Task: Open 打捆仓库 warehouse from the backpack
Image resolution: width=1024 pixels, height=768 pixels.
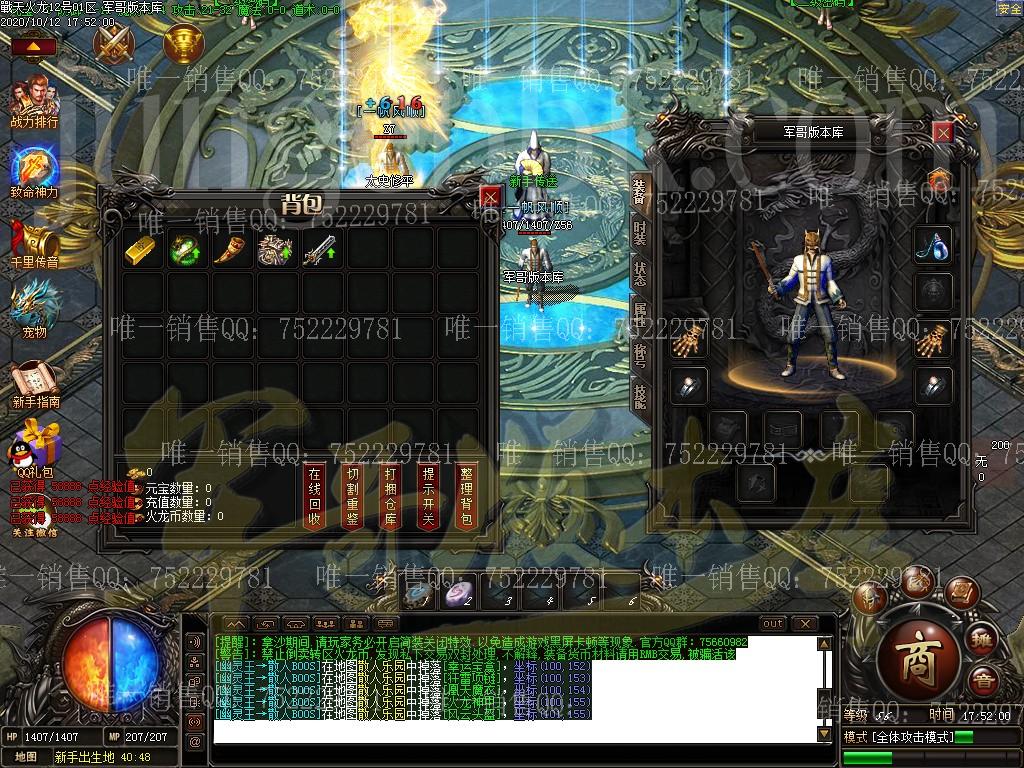Action: click(x=391, y=495)
